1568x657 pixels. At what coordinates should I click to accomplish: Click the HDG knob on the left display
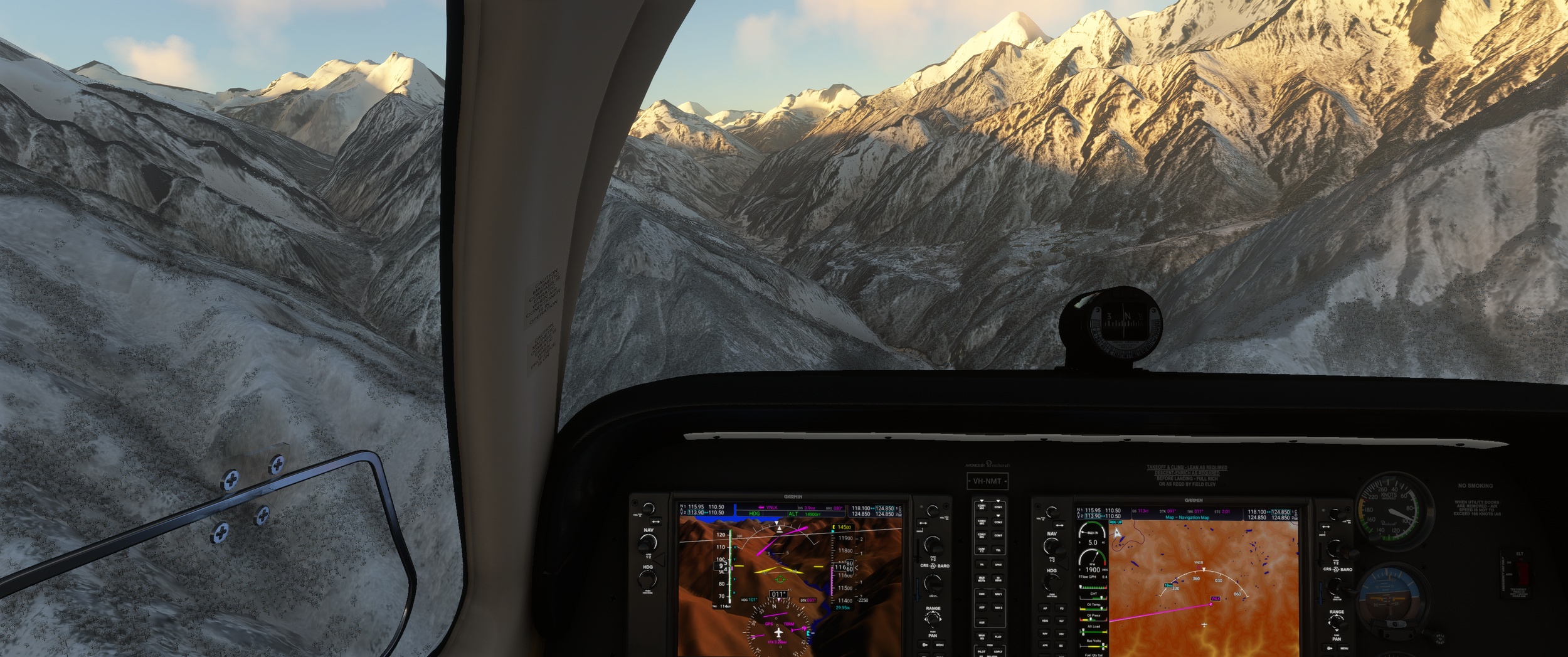pyautogui.click(x=647, y=579)
